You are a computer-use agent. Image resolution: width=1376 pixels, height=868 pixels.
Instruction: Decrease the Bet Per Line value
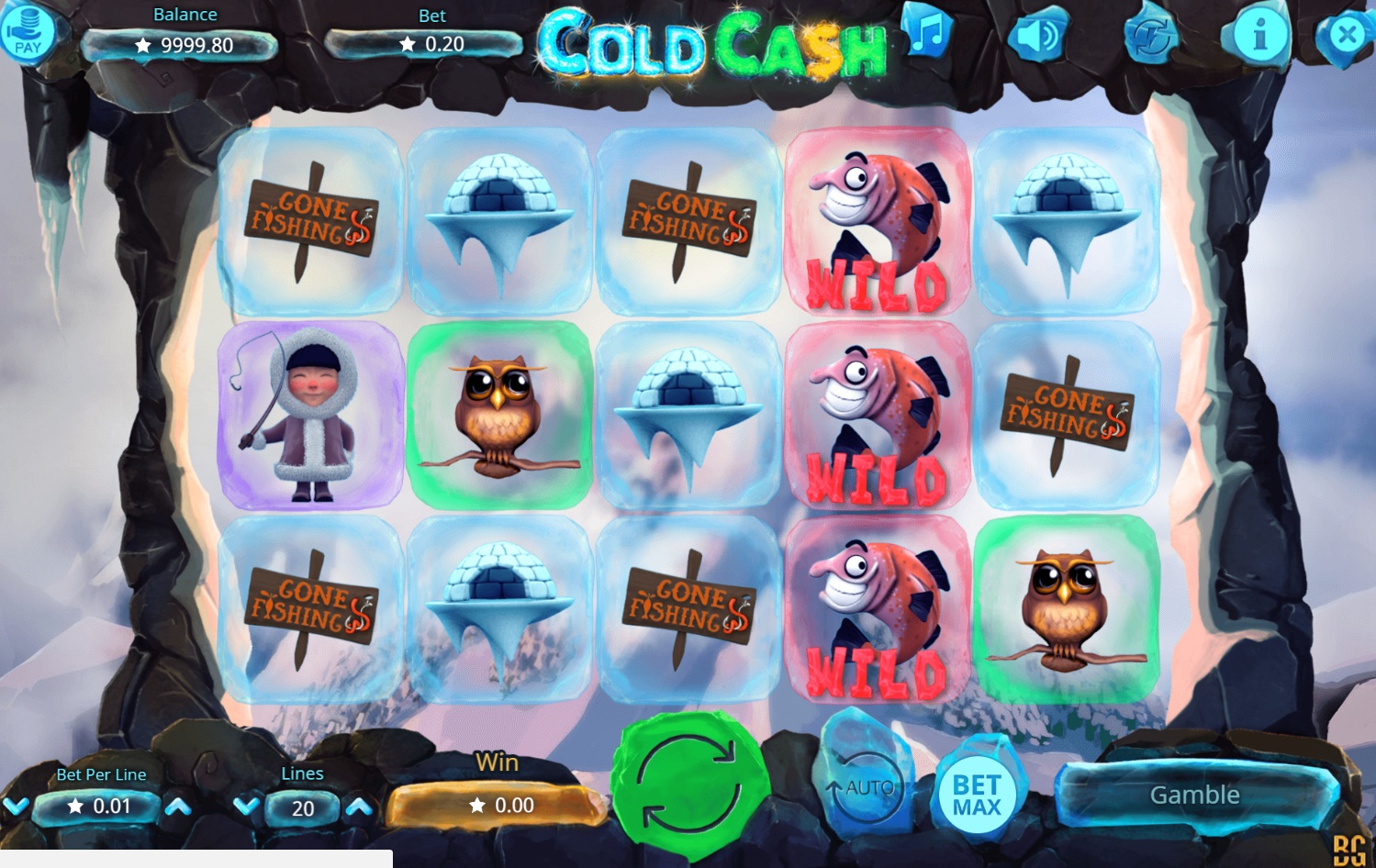tap(16, 807)
